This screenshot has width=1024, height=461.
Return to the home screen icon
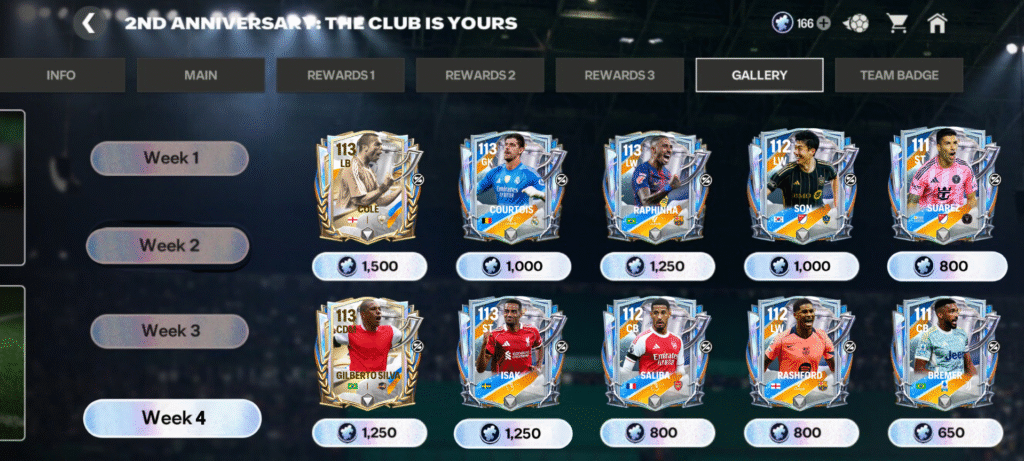(937, 23)
